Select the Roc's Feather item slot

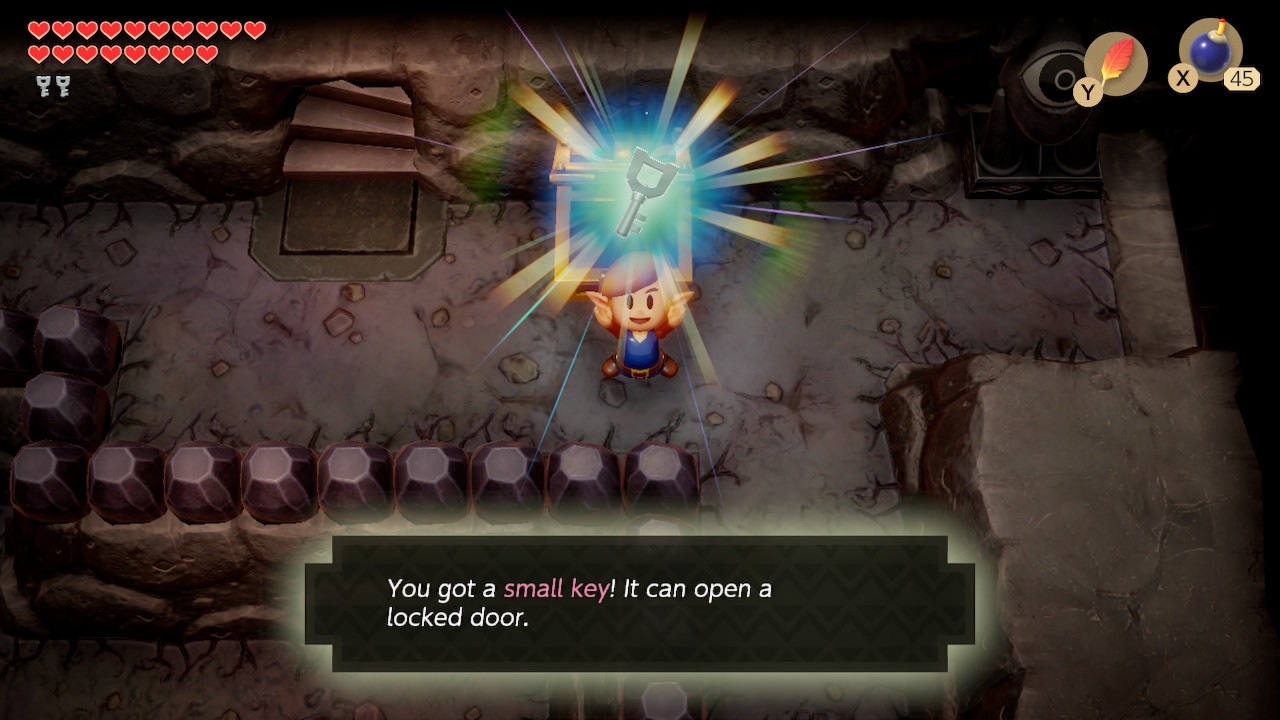pos(1115,64)
